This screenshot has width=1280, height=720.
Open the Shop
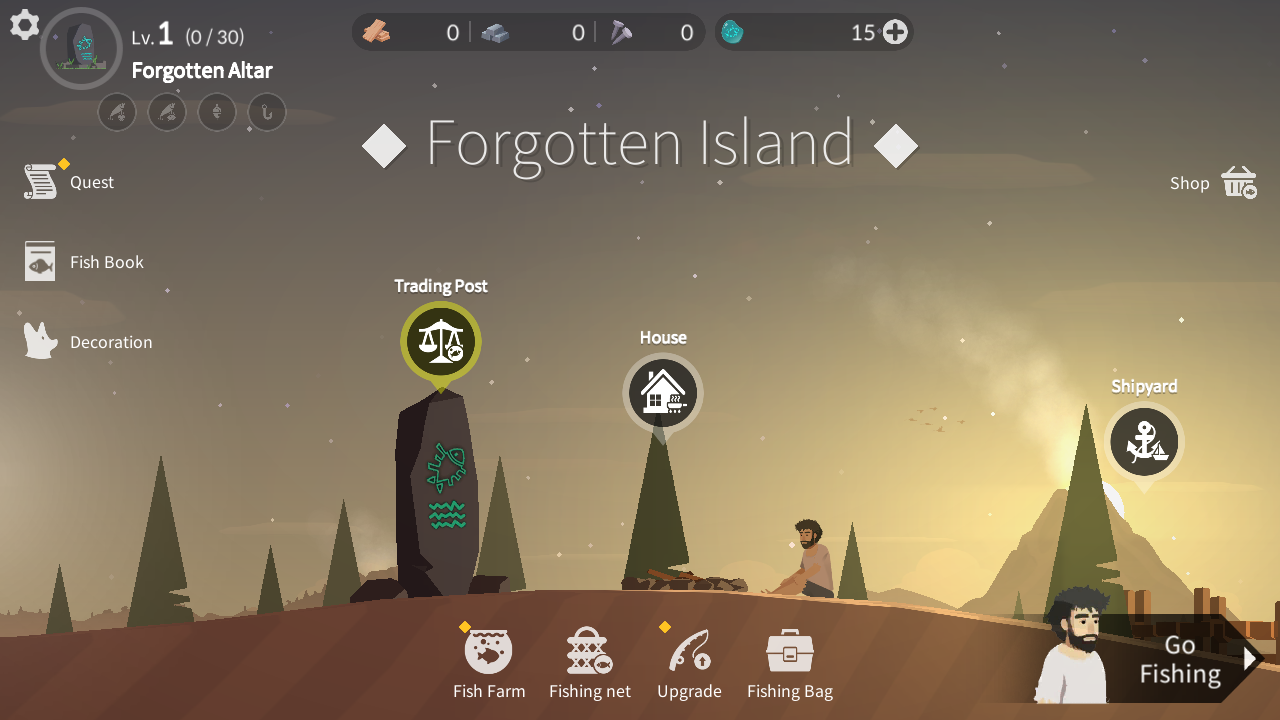[1212, 183]
